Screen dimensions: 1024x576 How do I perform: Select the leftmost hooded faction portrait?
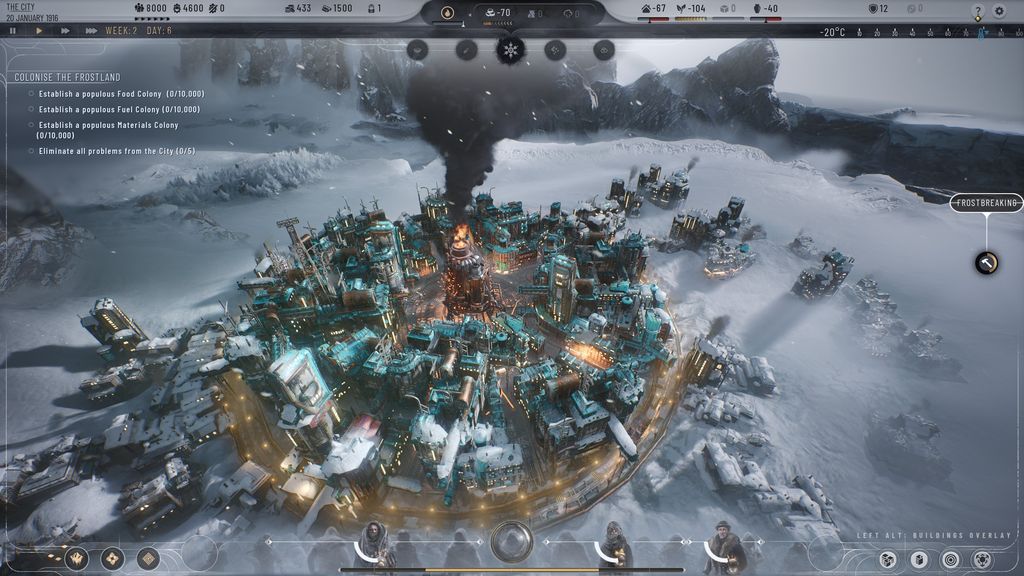tap(375, 543)
